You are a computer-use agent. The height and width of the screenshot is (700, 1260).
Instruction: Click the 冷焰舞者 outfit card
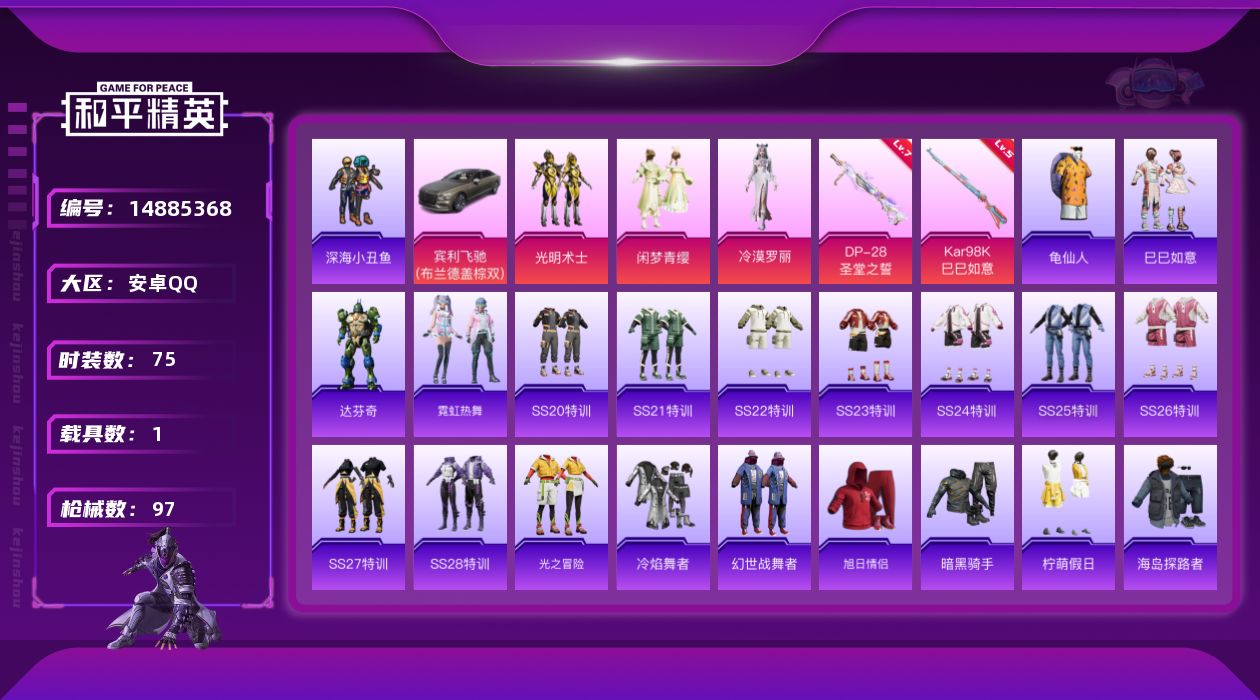click(x=663, y=517)
